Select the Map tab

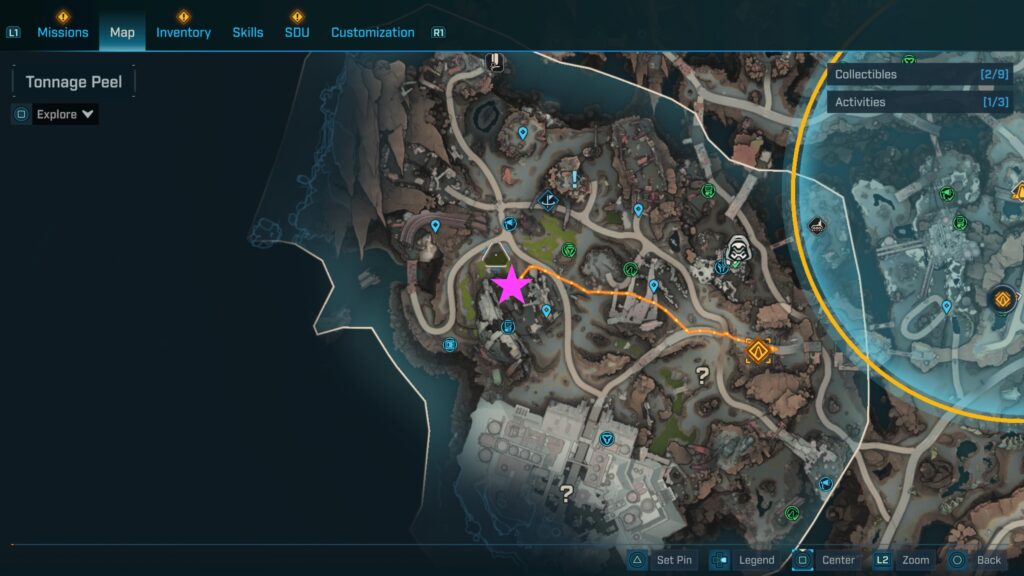click(122, 32)
